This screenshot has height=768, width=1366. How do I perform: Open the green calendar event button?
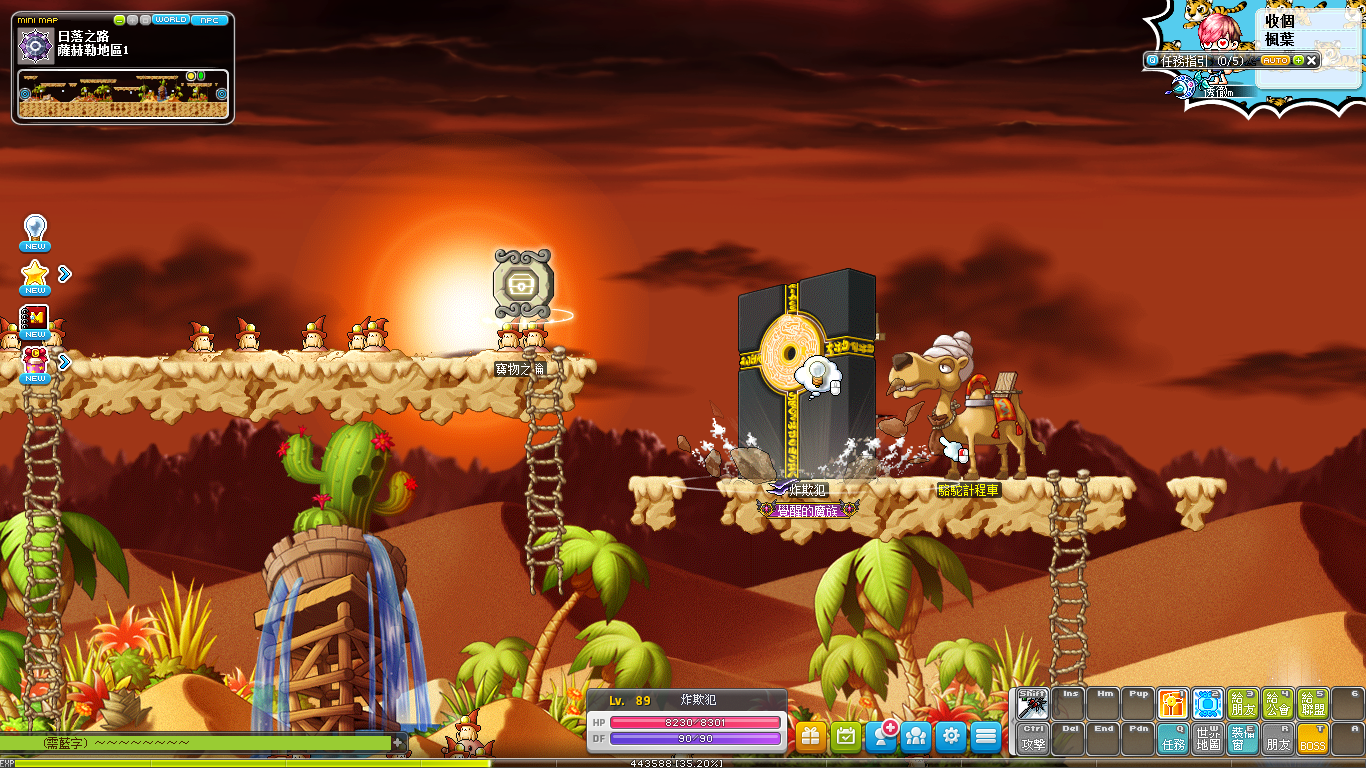[846, 737]
